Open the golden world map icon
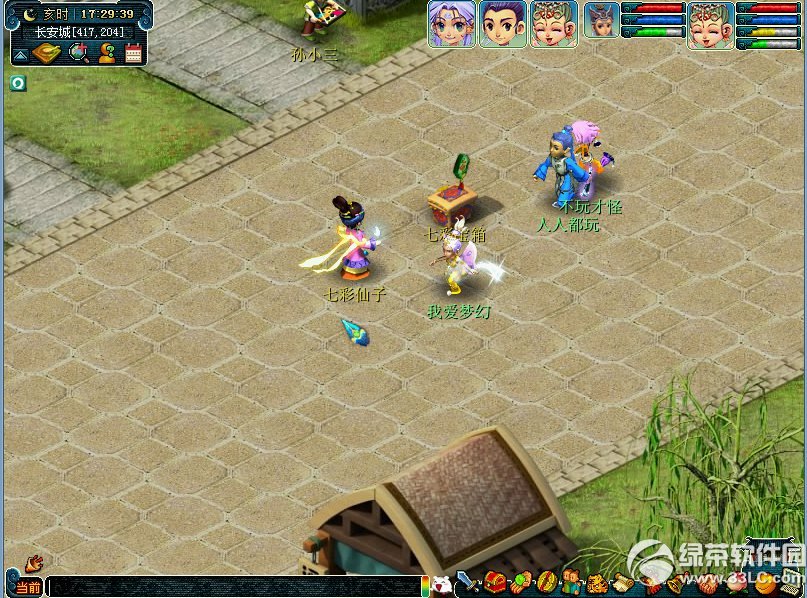This screenshot has width=807, height=598. pyautogui.click(x=47, y=53)
